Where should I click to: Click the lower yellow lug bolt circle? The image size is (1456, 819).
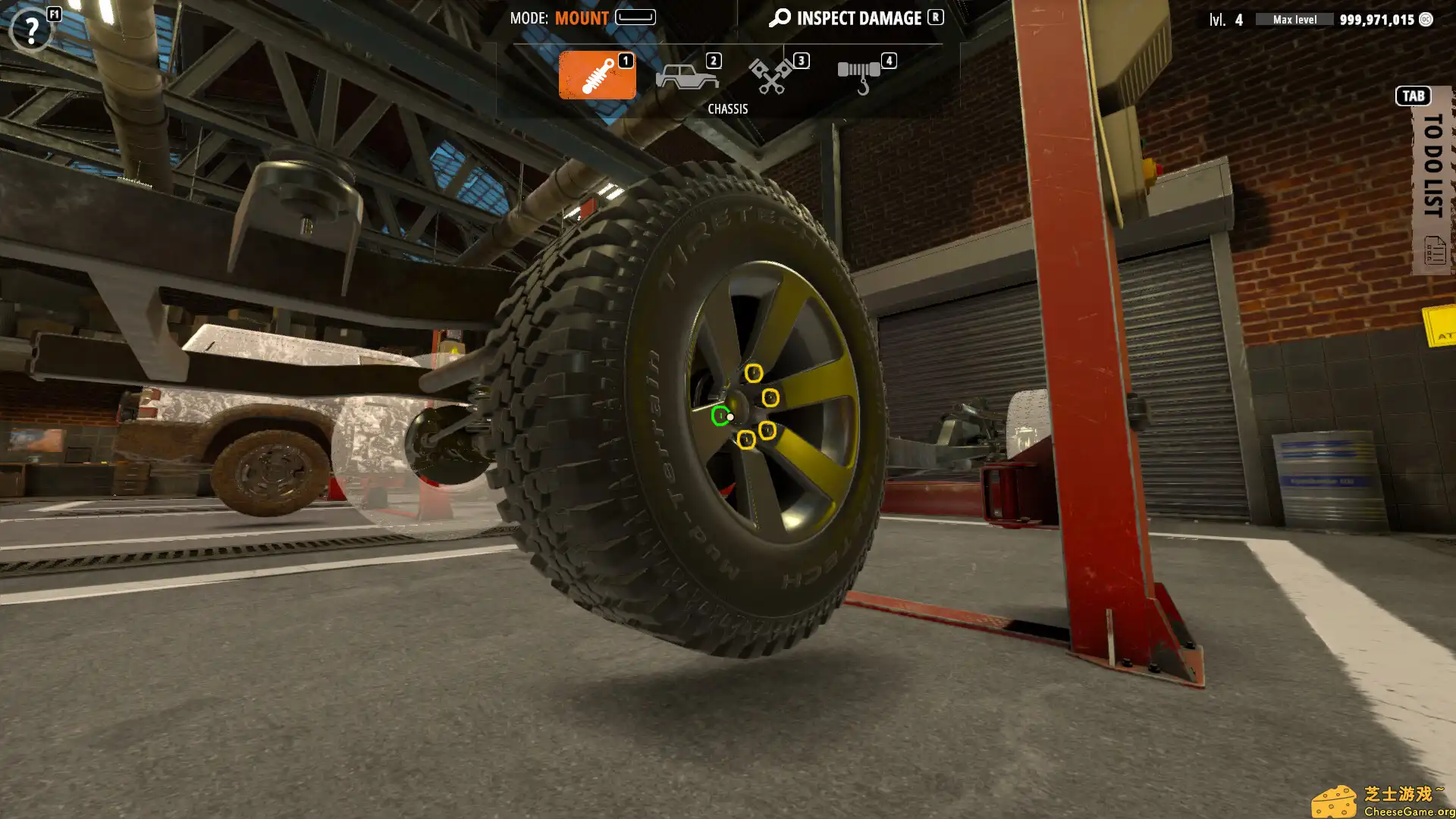[x=745, y=440]
